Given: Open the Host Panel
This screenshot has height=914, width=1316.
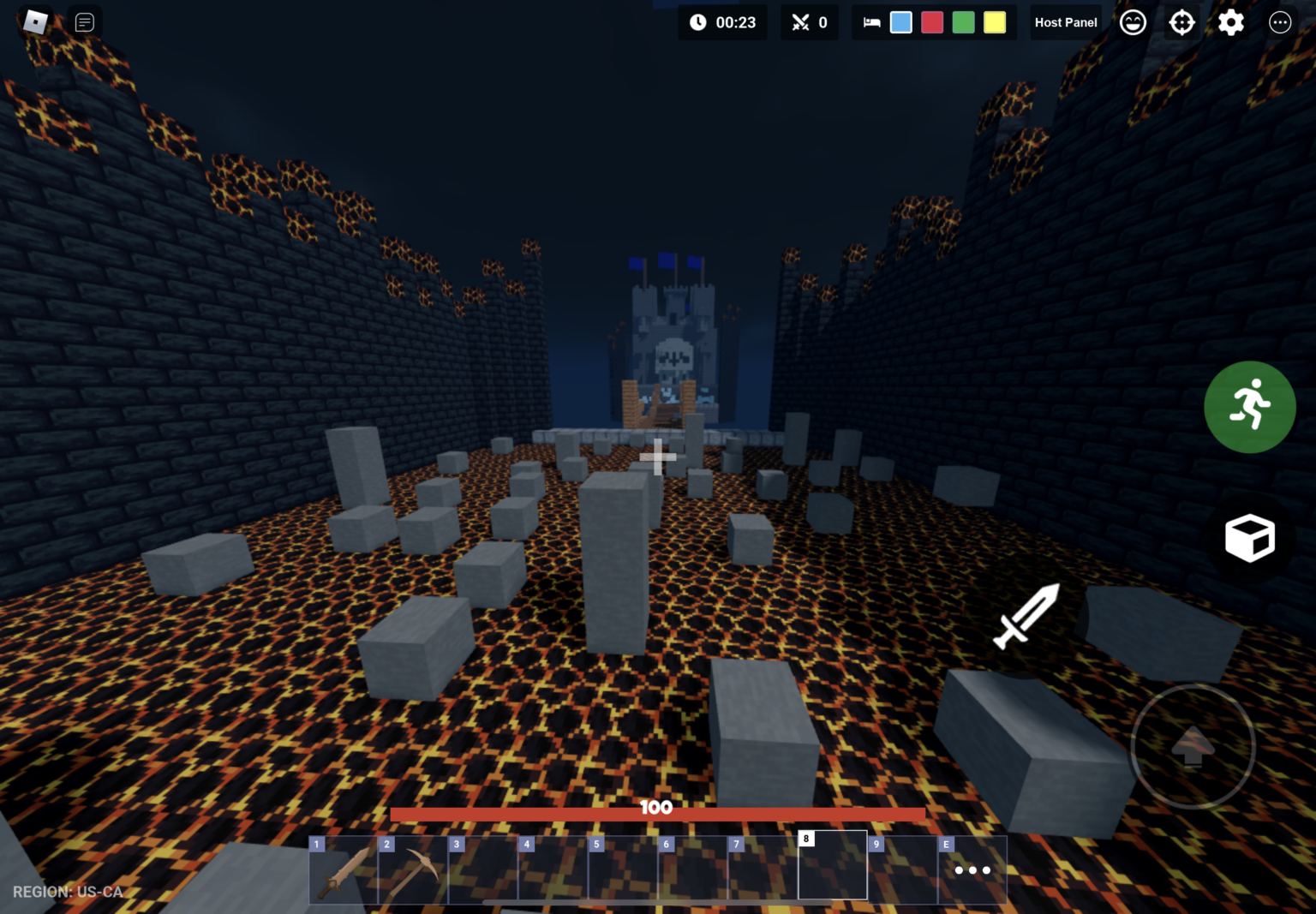Looking at the screenshot, I should [1065, 22].
